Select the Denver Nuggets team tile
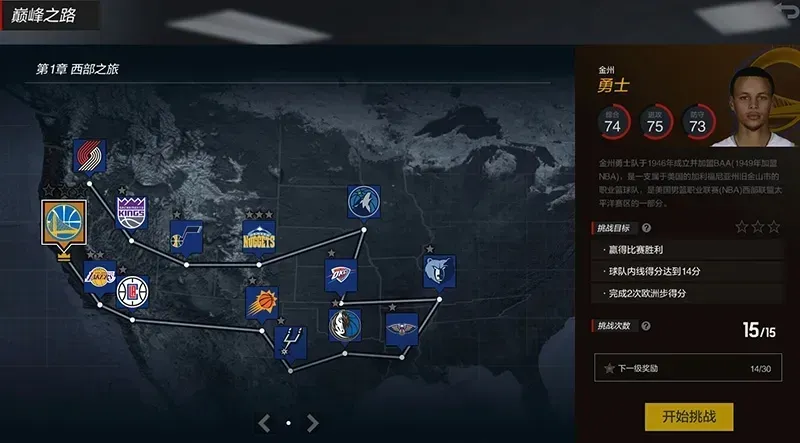800x443 pixels. click(258, 237)
